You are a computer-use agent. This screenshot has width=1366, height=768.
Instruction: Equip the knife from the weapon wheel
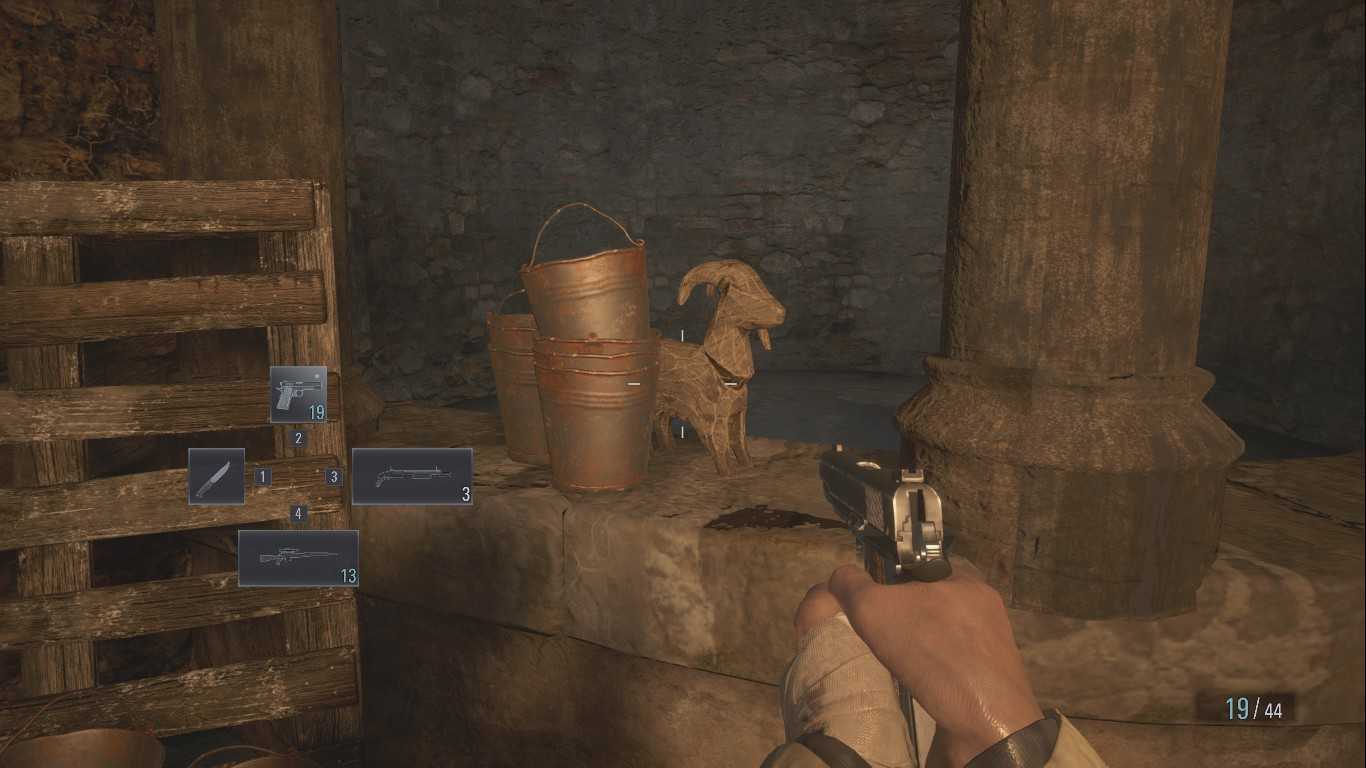(x=217, y=476)
